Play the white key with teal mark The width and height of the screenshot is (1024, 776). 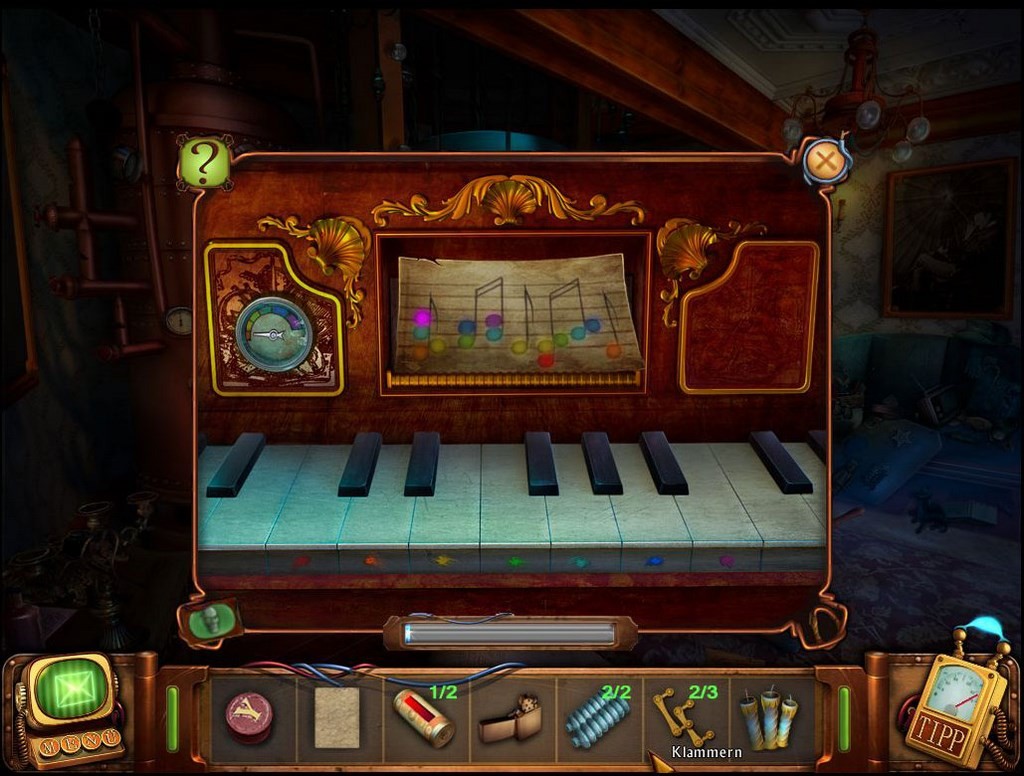click(580, 520)
